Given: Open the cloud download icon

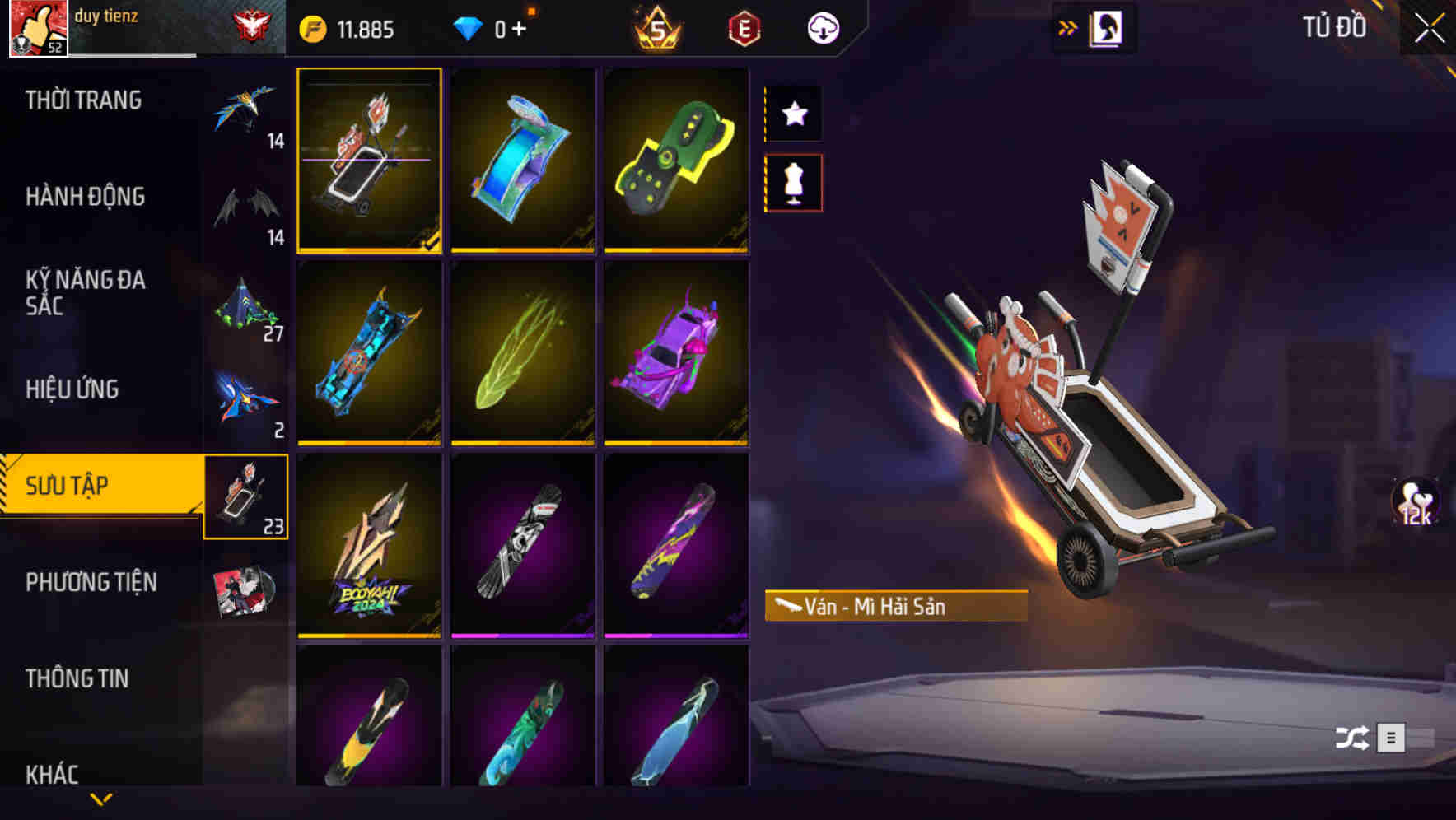Looking at the screenshot, I should coord(822,27).
